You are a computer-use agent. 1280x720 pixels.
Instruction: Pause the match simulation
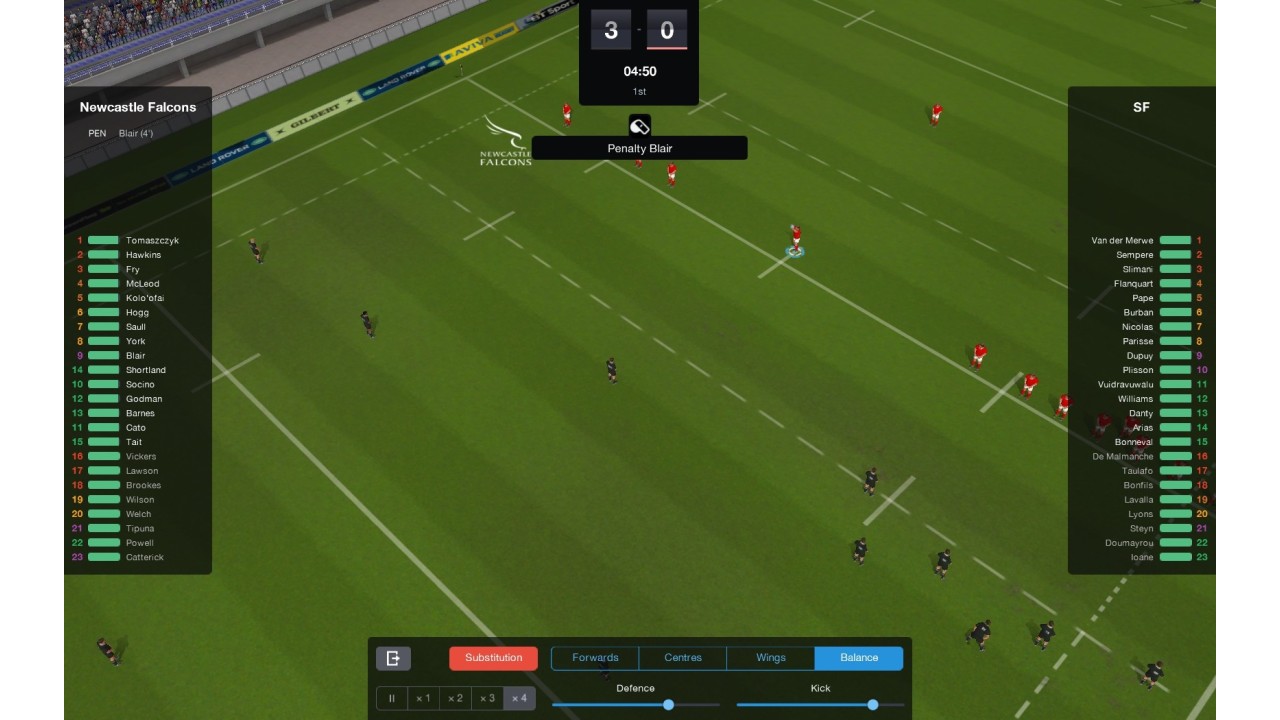[x=392, y=698]
